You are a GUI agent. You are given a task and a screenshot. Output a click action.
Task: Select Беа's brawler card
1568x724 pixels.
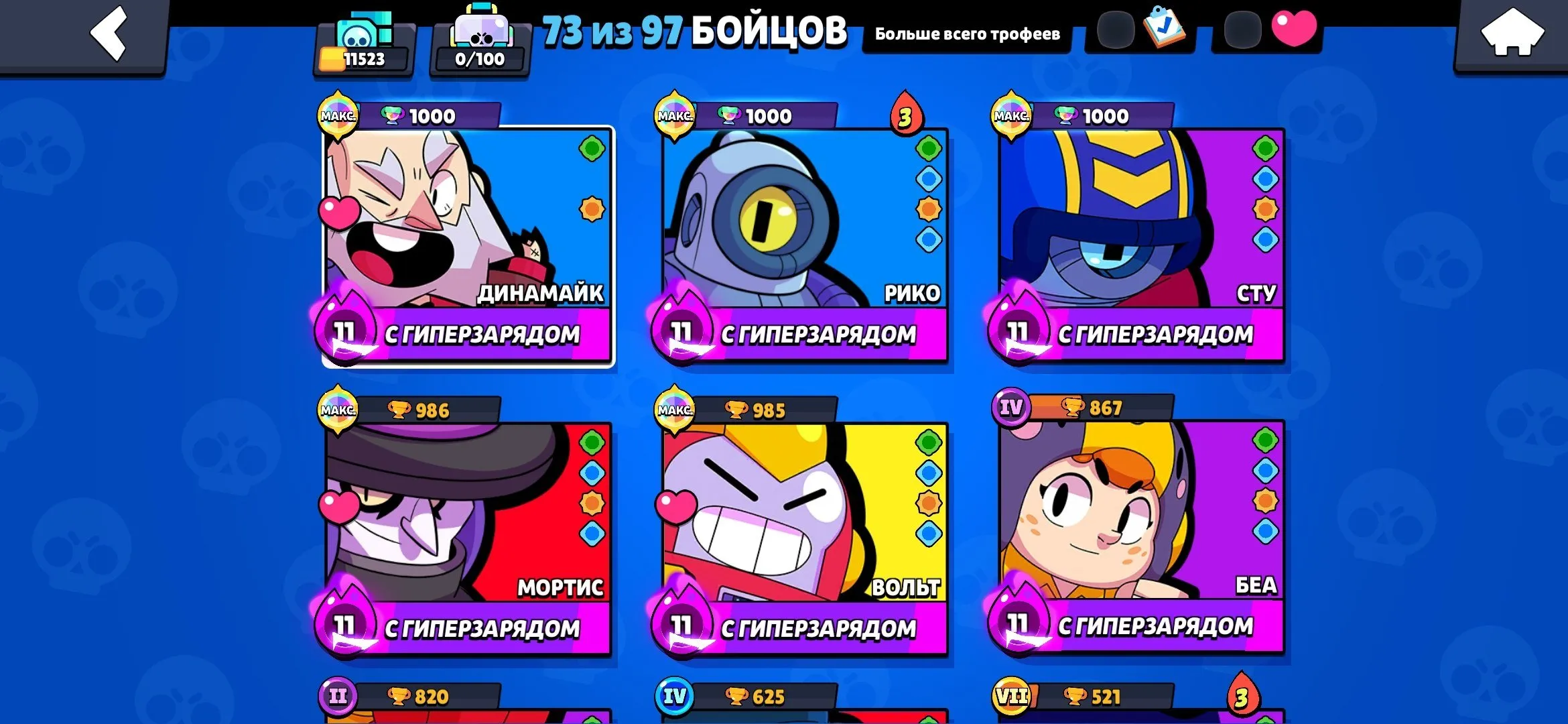tap(1139, 523)
